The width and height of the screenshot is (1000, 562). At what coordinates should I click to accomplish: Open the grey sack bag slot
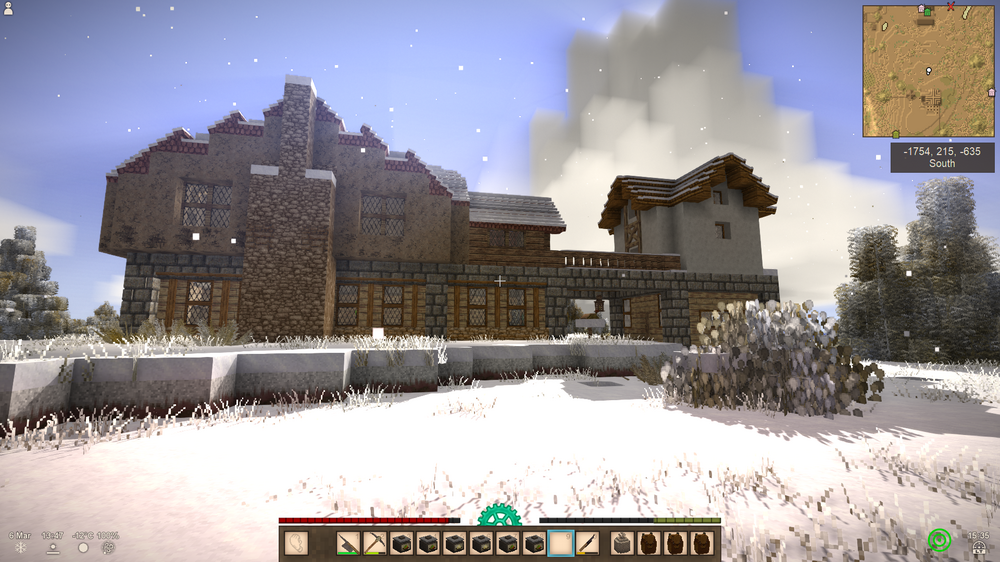point(622,543)
